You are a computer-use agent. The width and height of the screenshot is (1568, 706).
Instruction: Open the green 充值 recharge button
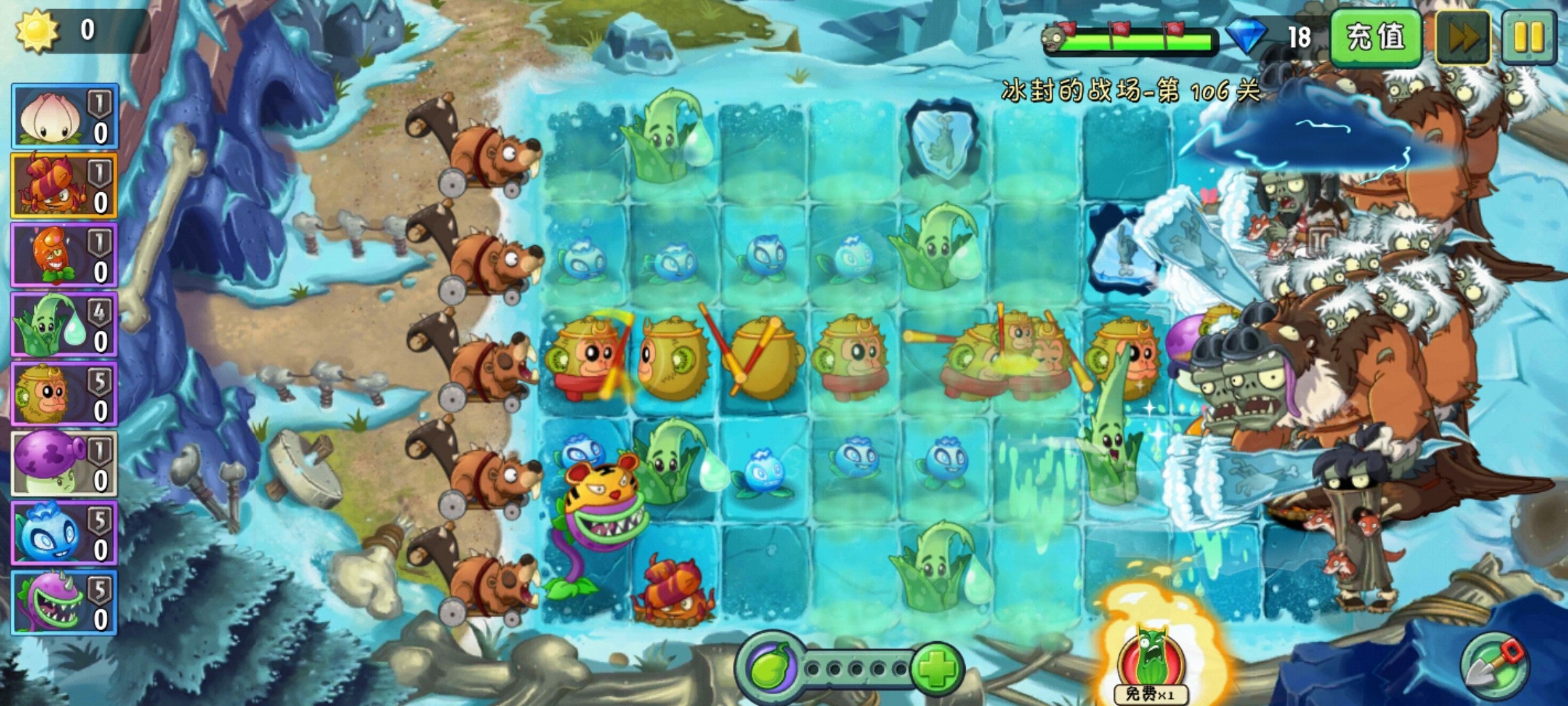pyautogui.click(x=1375, y=37)
